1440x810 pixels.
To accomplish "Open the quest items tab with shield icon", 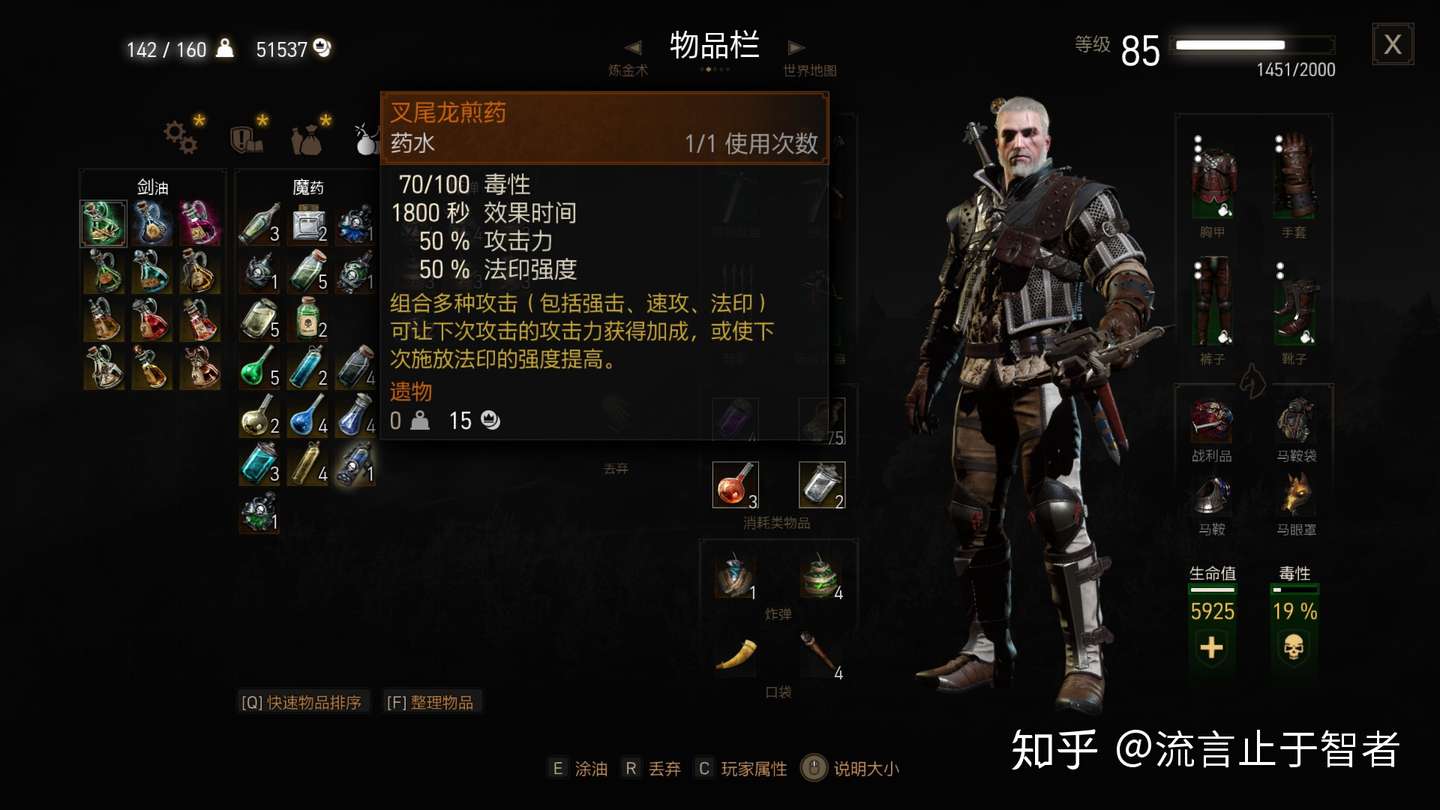I will (246, 138).
